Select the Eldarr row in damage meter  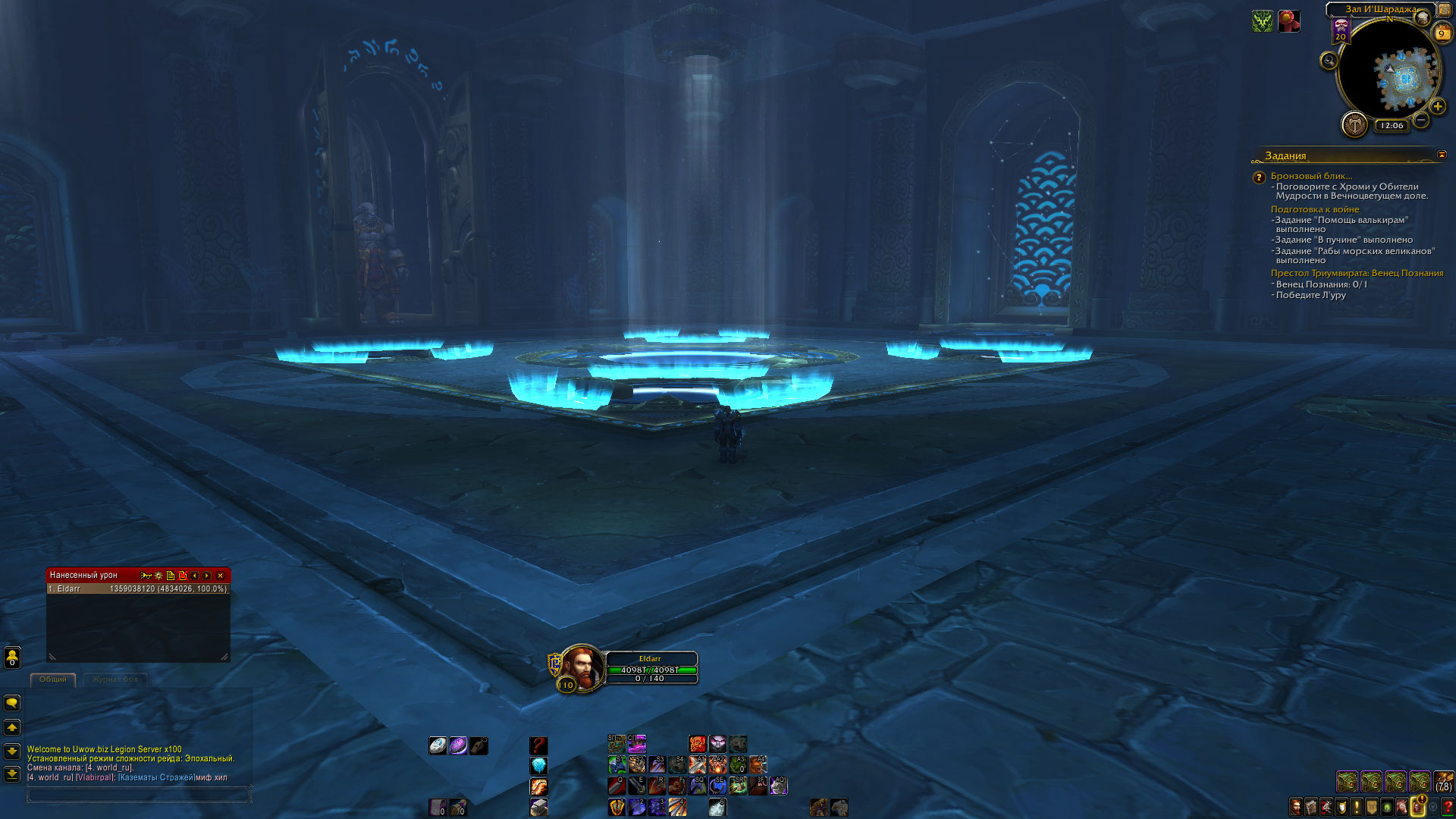coord(138,589)
